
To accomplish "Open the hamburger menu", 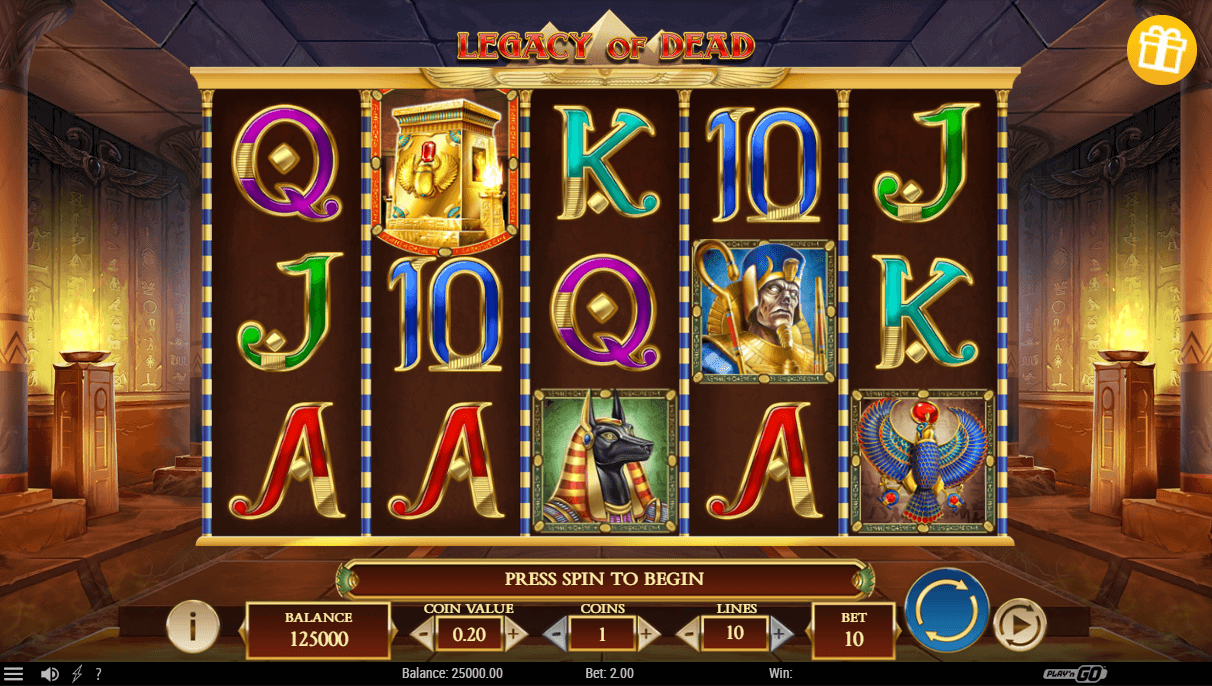I will click(14, 674).
